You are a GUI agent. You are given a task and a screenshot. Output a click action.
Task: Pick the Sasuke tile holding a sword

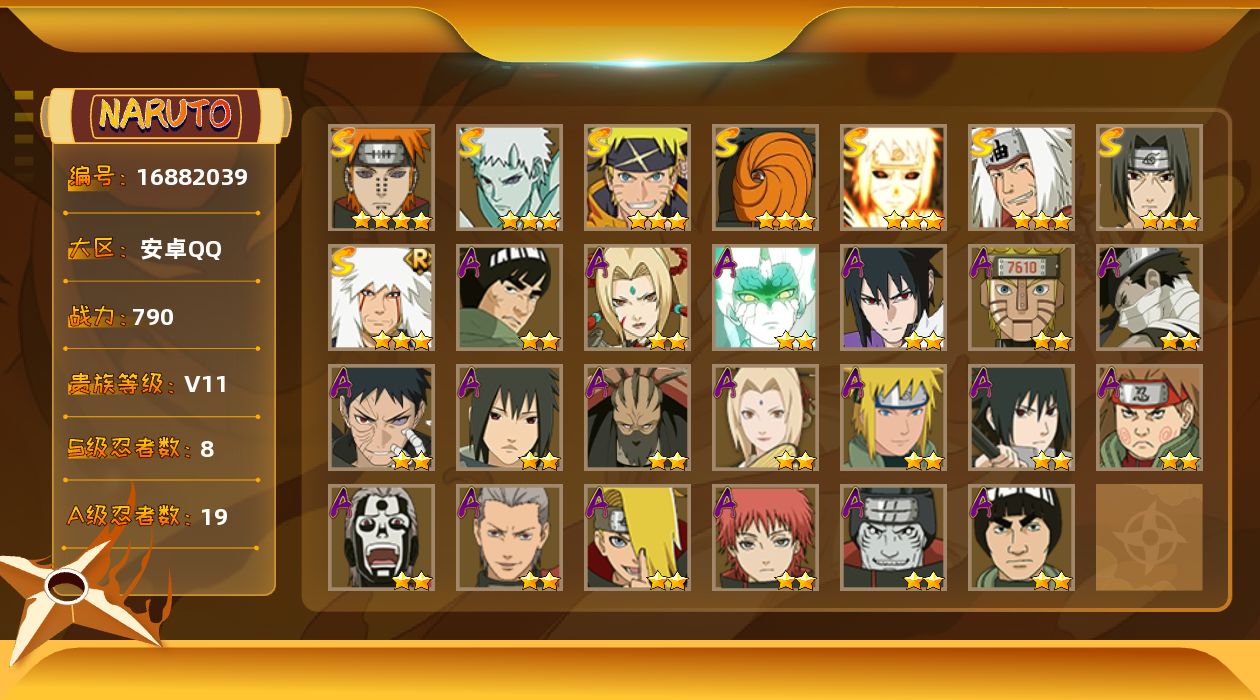tap(1021, 417)
